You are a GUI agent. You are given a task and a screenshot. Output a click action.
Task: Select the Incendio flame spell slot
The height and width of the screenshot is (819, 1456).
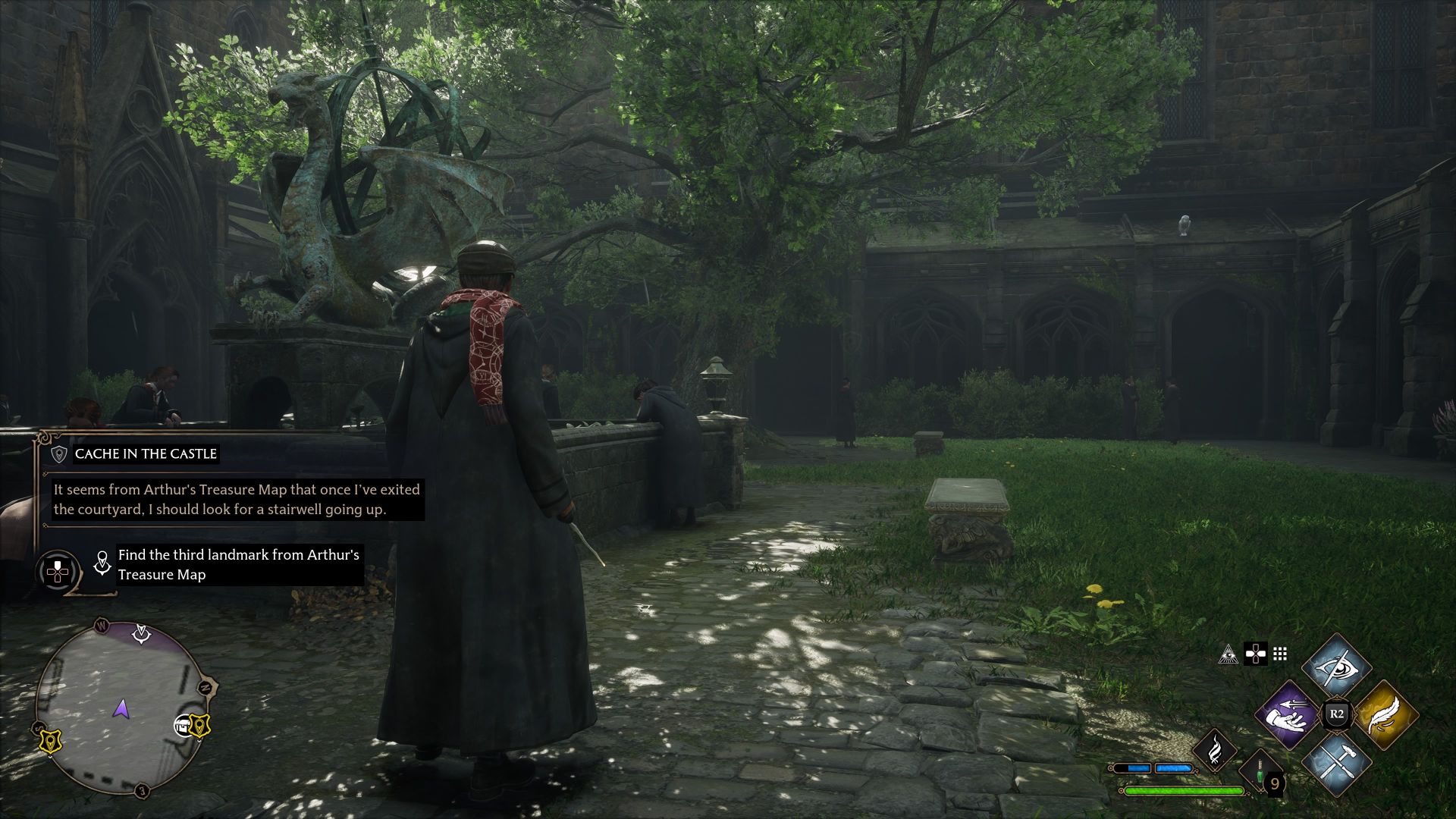[1216, 751]
